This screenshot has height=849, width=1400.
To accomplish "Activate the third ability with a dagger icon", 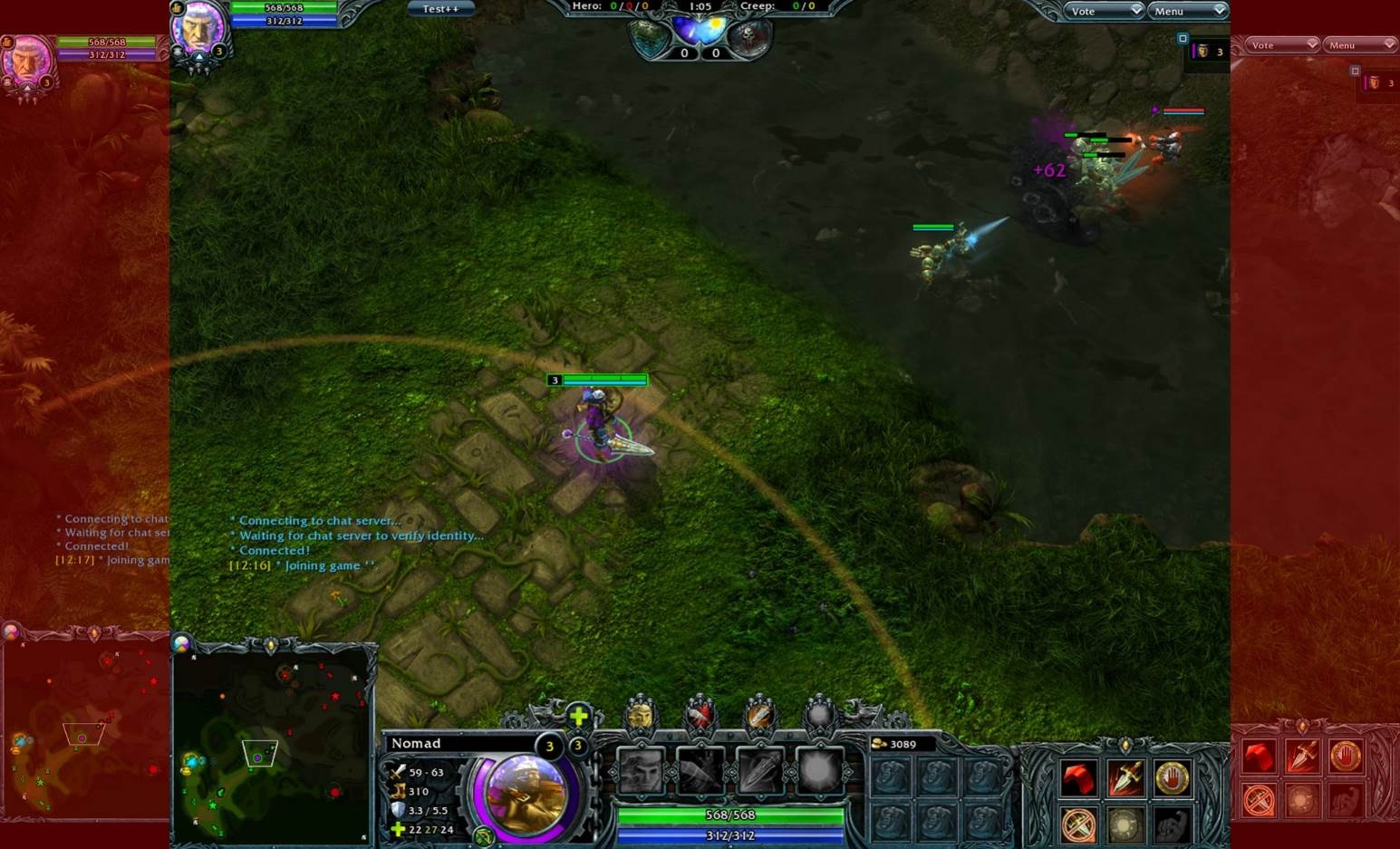I will [x=760, y=772].
